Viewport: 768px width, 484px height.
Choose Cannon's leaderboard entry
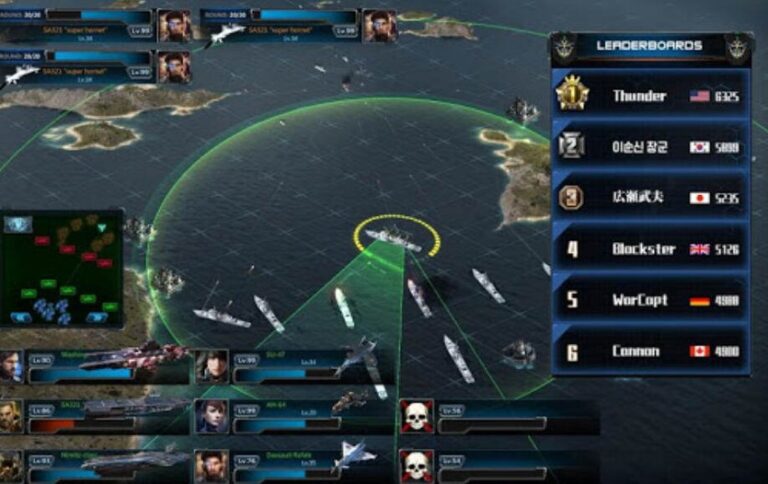pos(650,351)
